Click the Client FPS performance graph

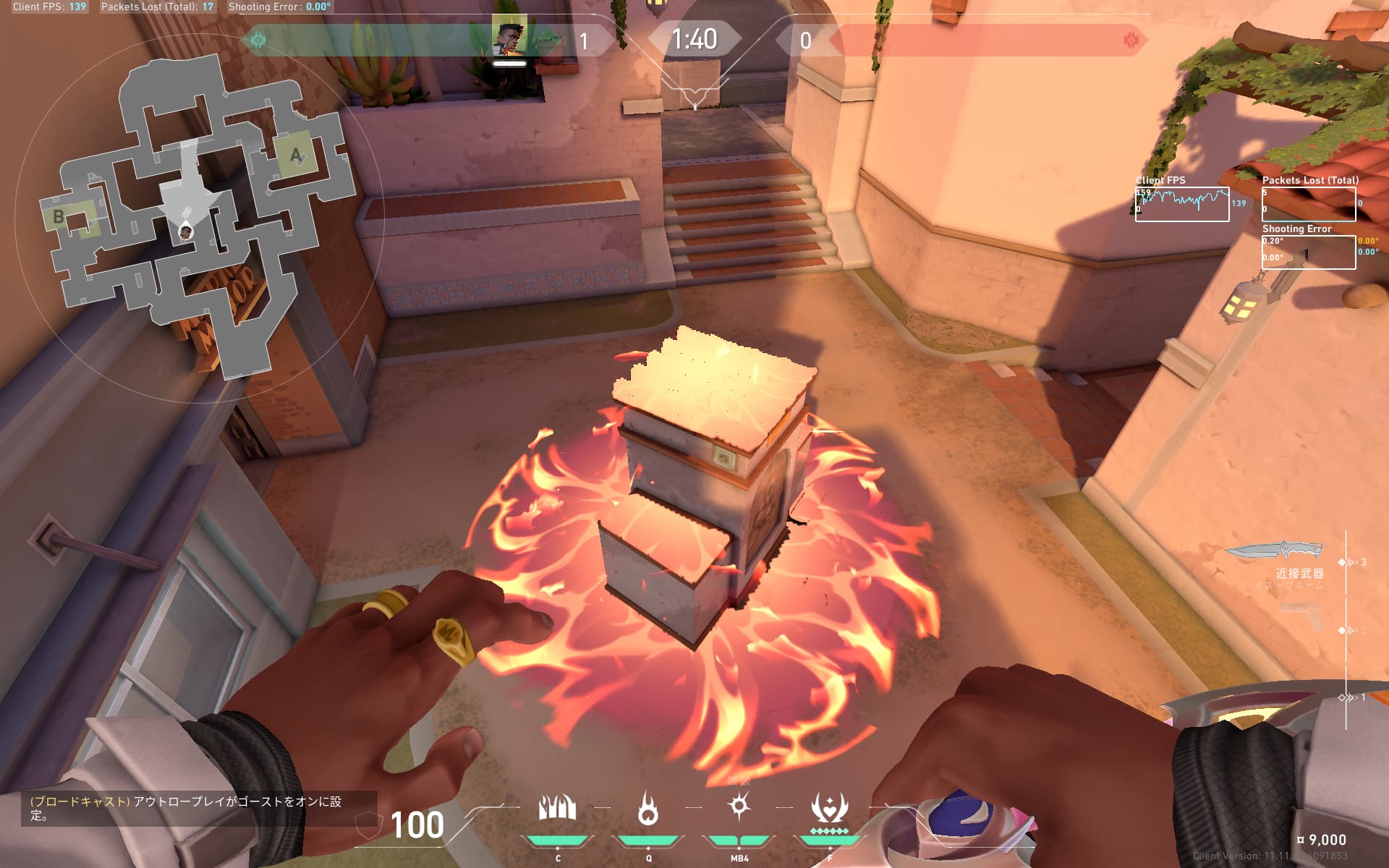click(x=1181, y=204)
